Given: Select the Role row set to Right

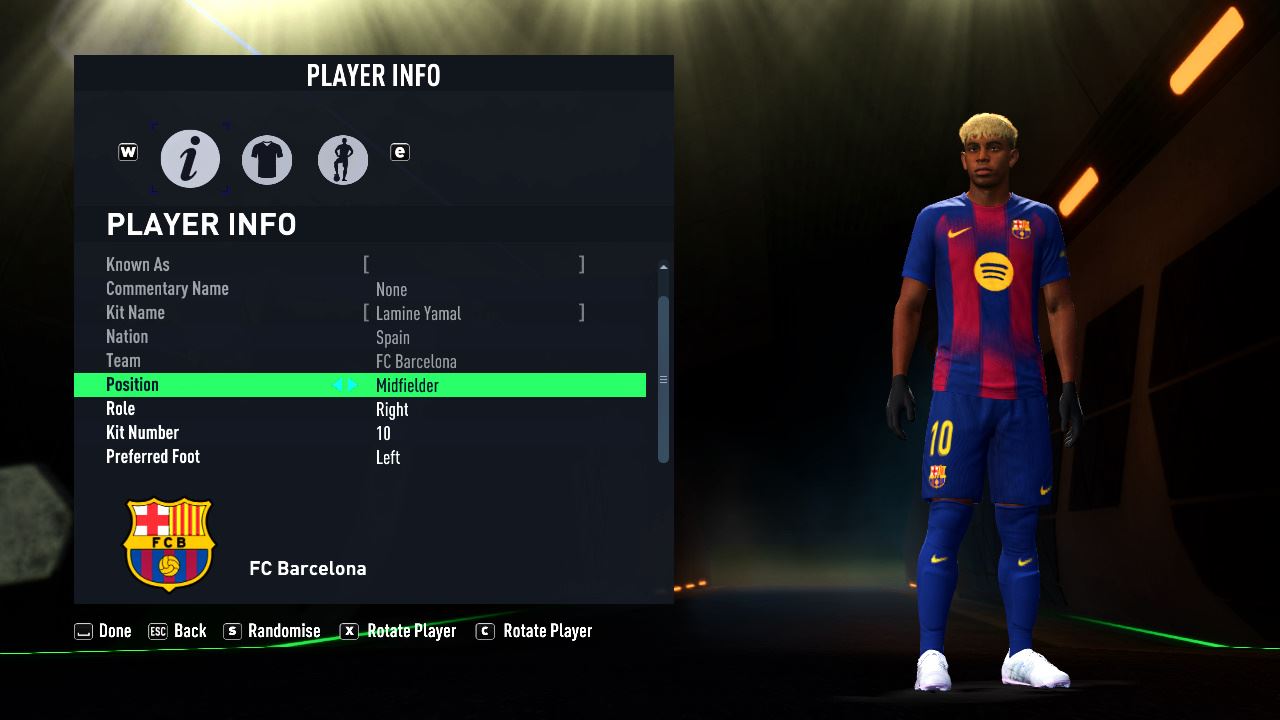Looking at the screenshot, I should 360,409.
